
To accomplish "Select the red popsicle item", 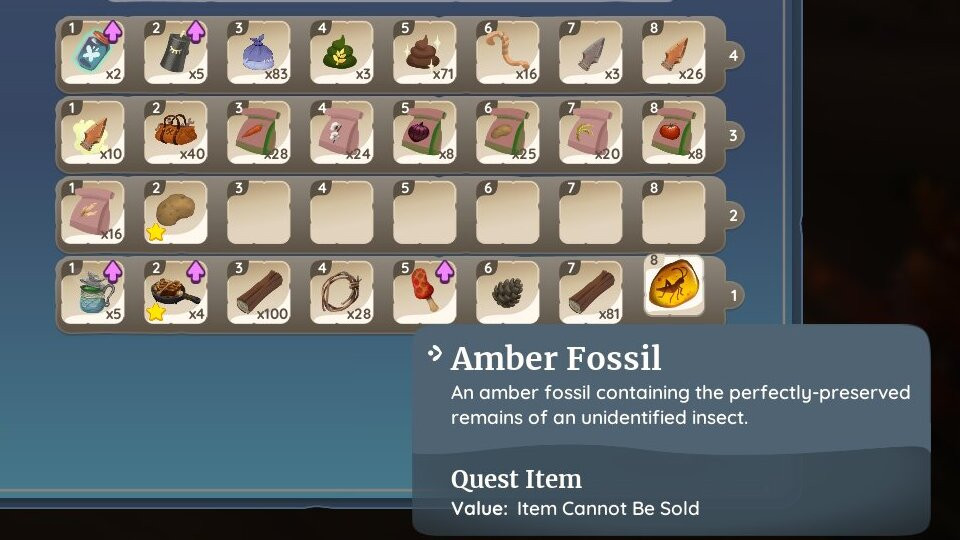I will click(x=425, y=292).
